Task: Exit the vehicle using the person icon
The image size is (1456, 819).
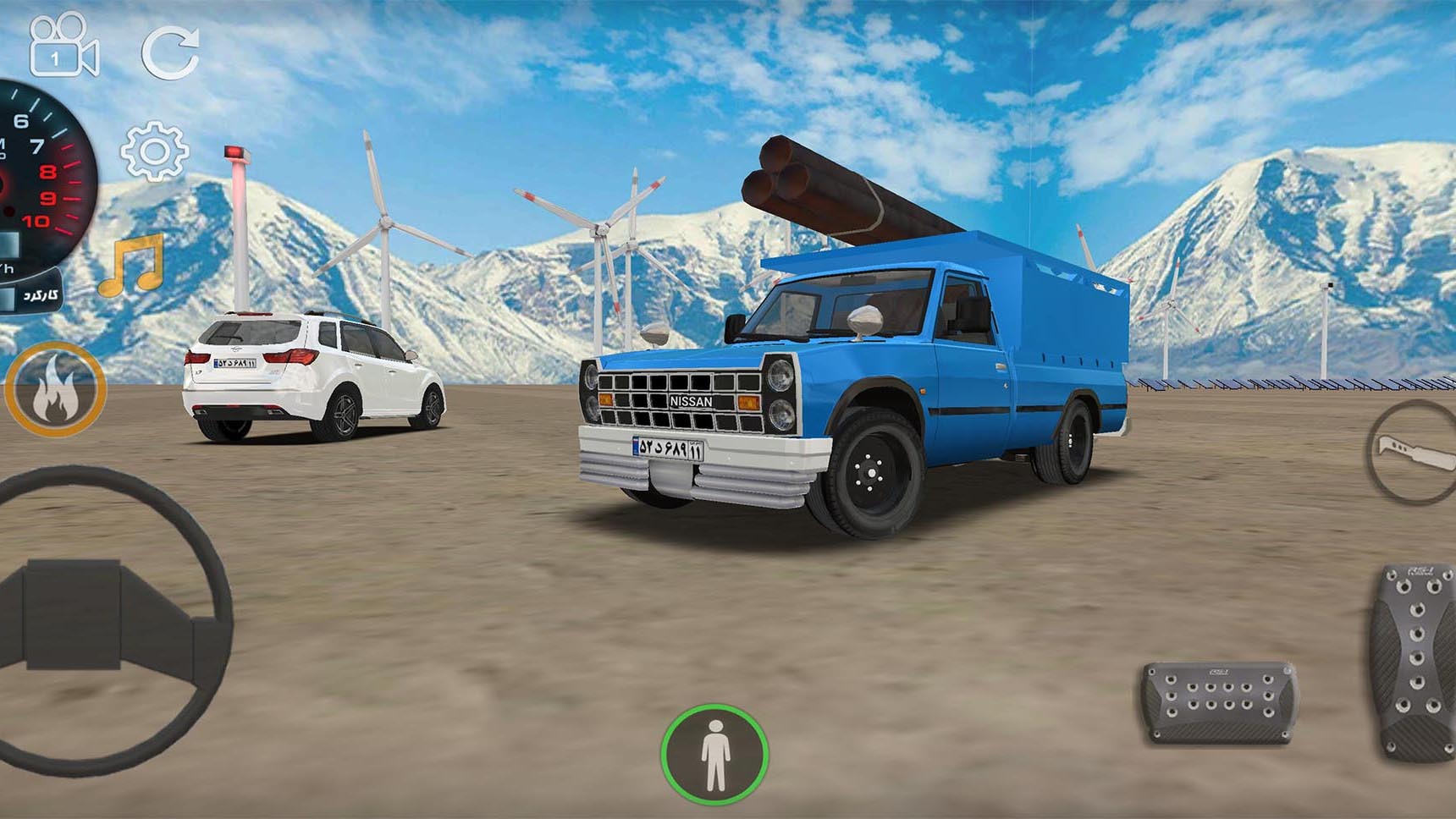Action: tap(714, 754)
